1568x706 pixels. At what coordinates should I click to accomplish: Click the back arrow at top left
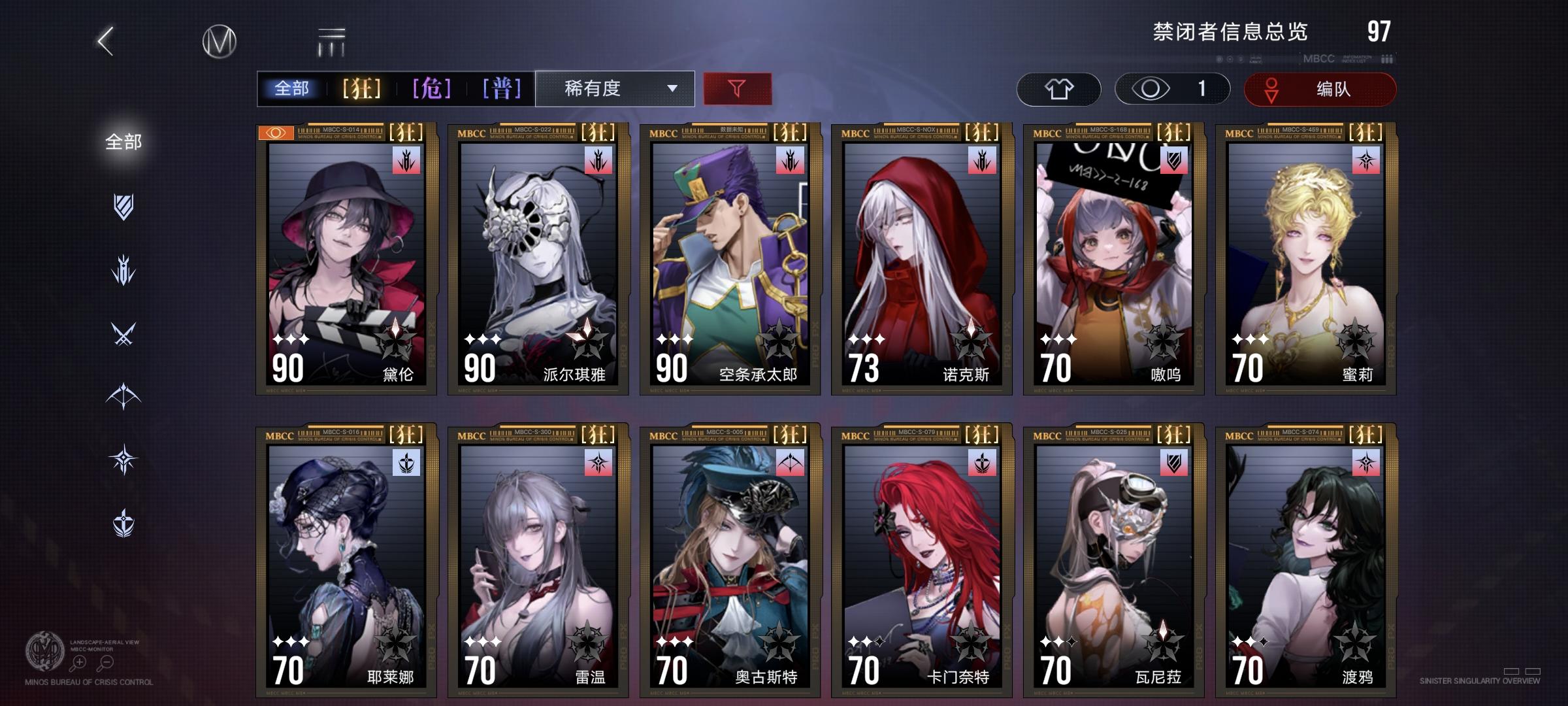(106, 41)
